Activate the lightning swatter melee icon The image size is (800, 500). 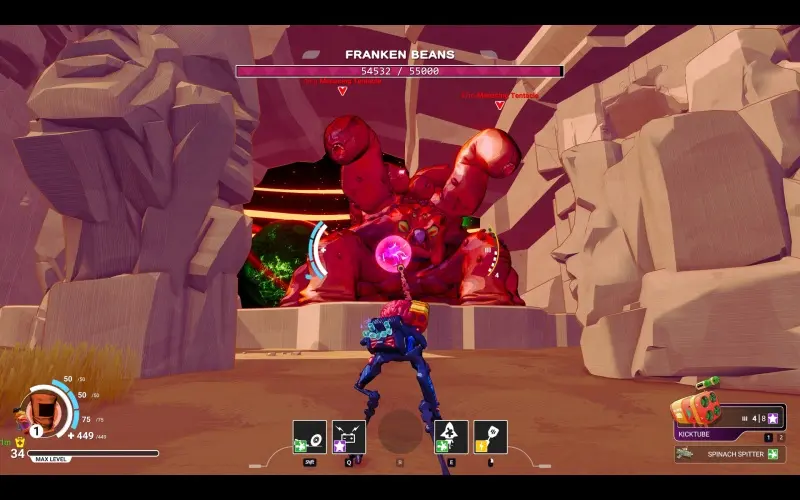490,437
